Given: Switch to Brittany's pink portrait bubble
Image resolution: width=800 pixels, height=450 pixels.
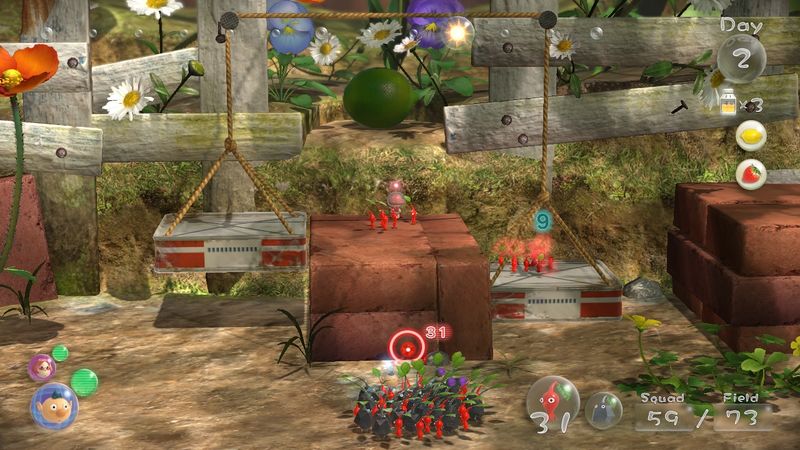Looking at the screenshot, I should click(41, 366).
